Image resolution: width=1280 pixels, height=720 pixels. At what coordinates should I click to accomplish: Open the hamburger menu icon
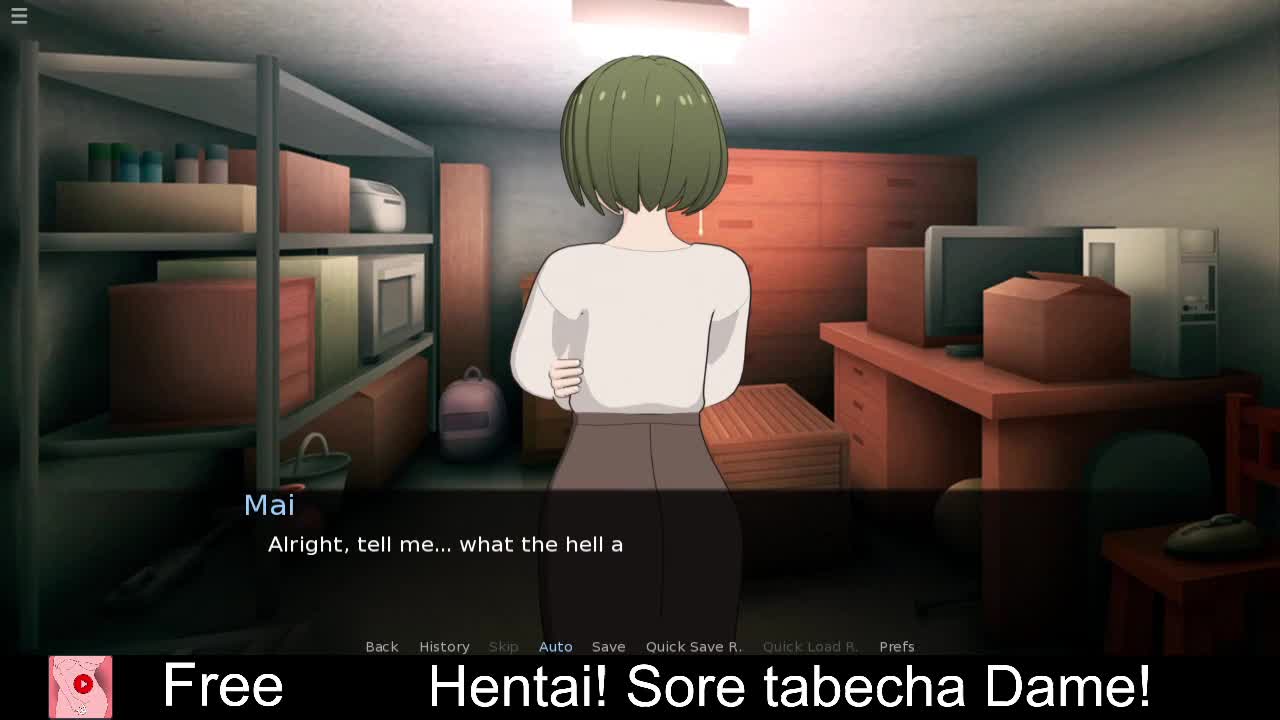(19, 16)
